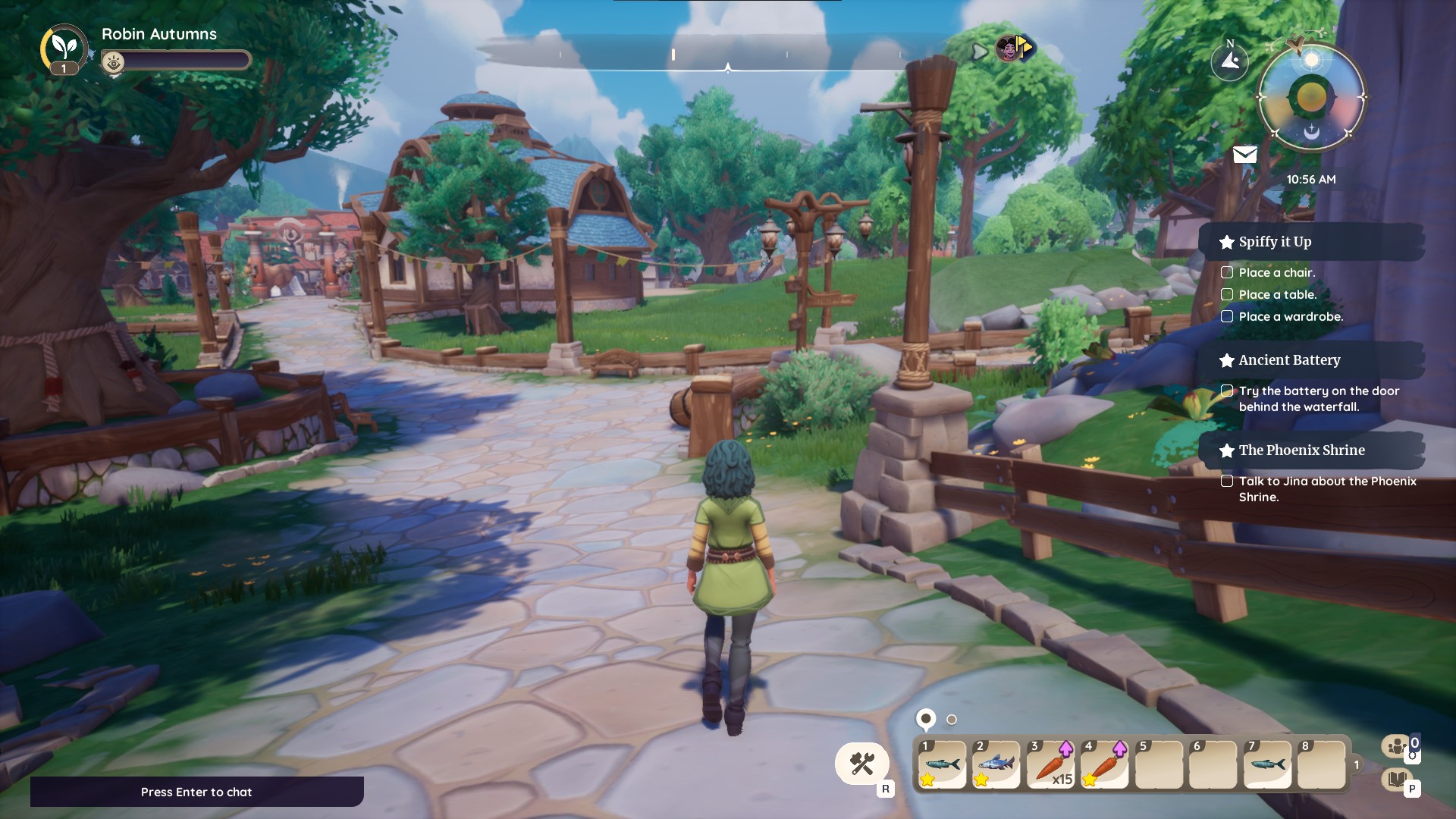
Task: Click Robin Autumns' leaf level badge
Action: pos(63,49)
